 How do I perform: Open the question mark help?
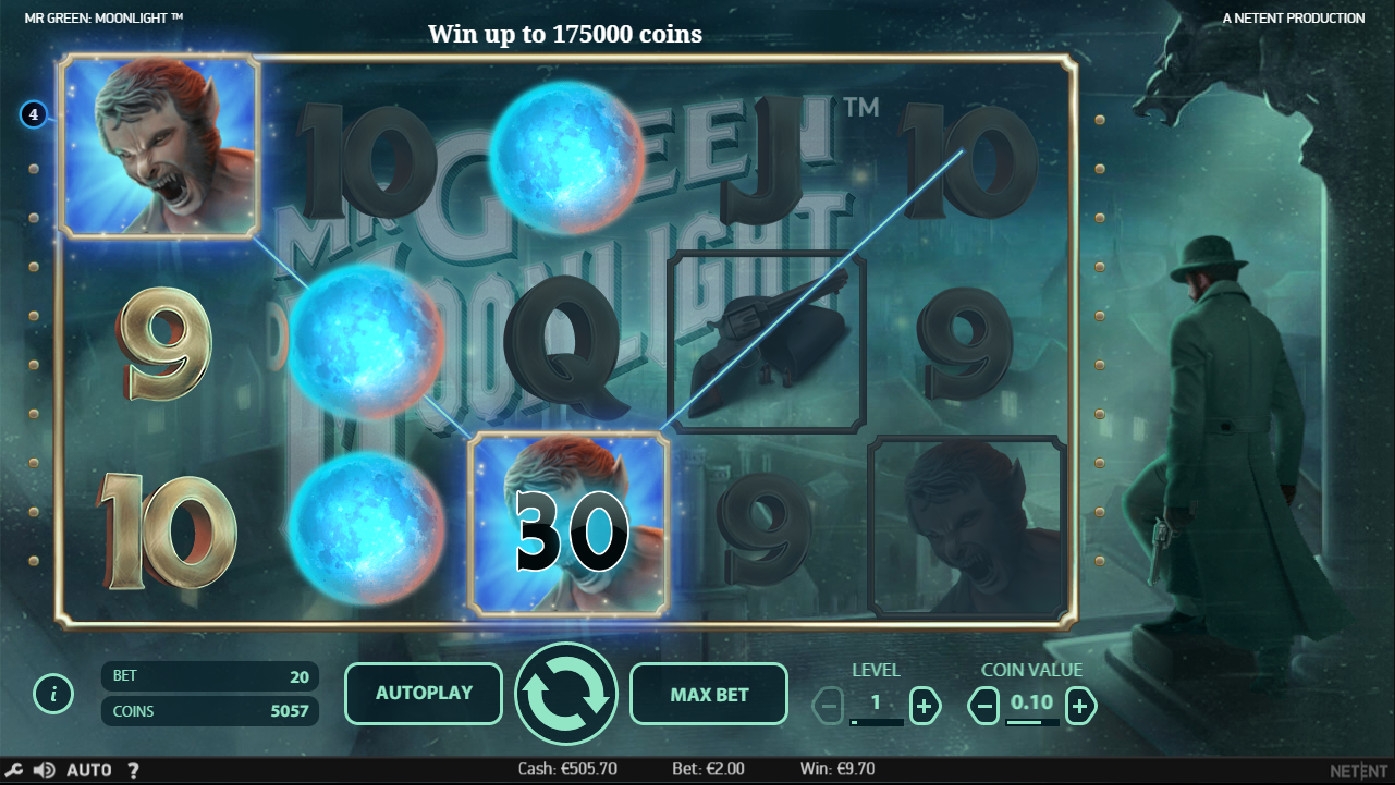tap(133, 770)
